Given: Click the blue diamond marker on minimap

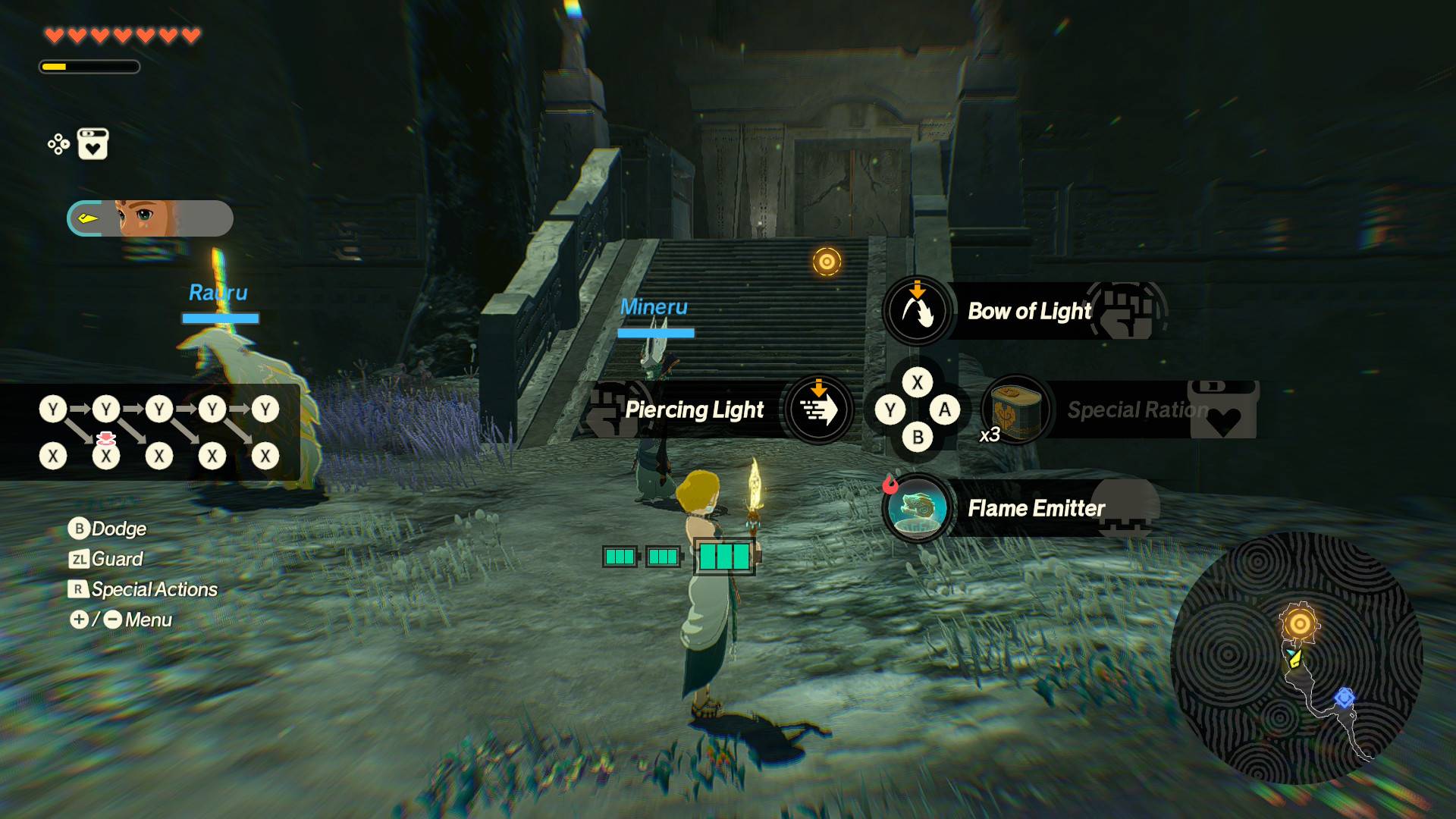Looking at the screenshot, I should point(1345,697).
